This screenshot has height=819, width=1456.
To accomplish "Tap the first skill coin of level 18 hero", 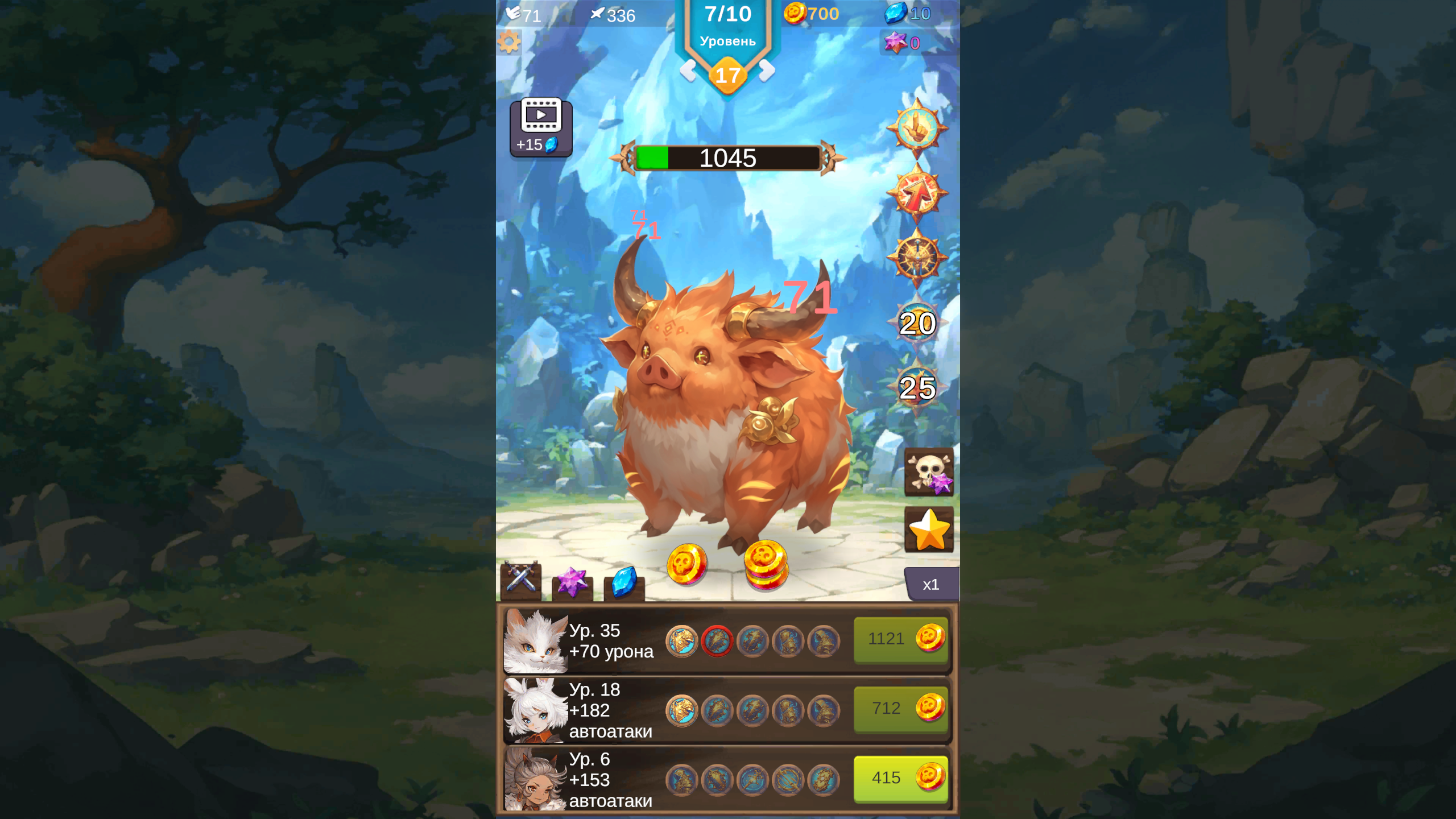I will click(682, 710).
